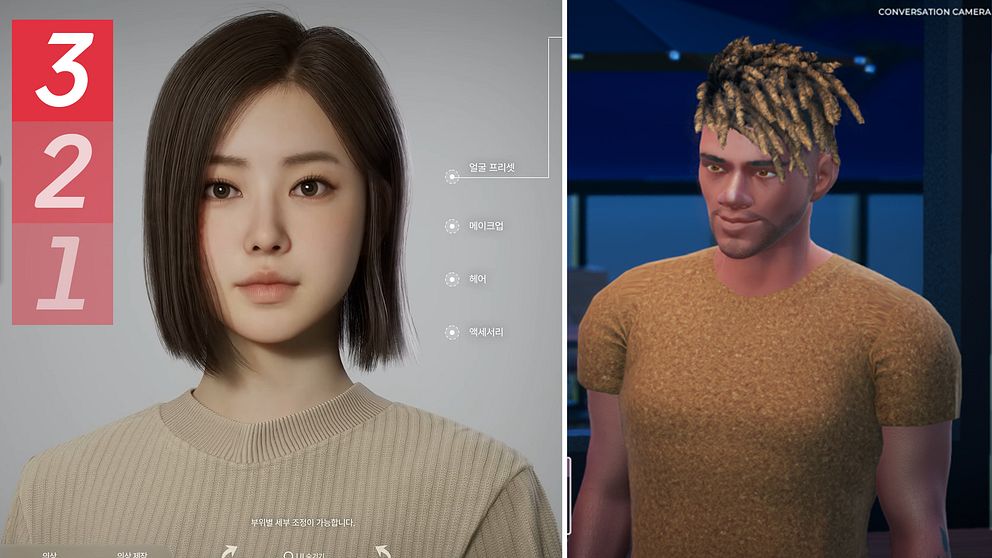
Task: Select the number 2 tile
Action: [x=62, y=172]
